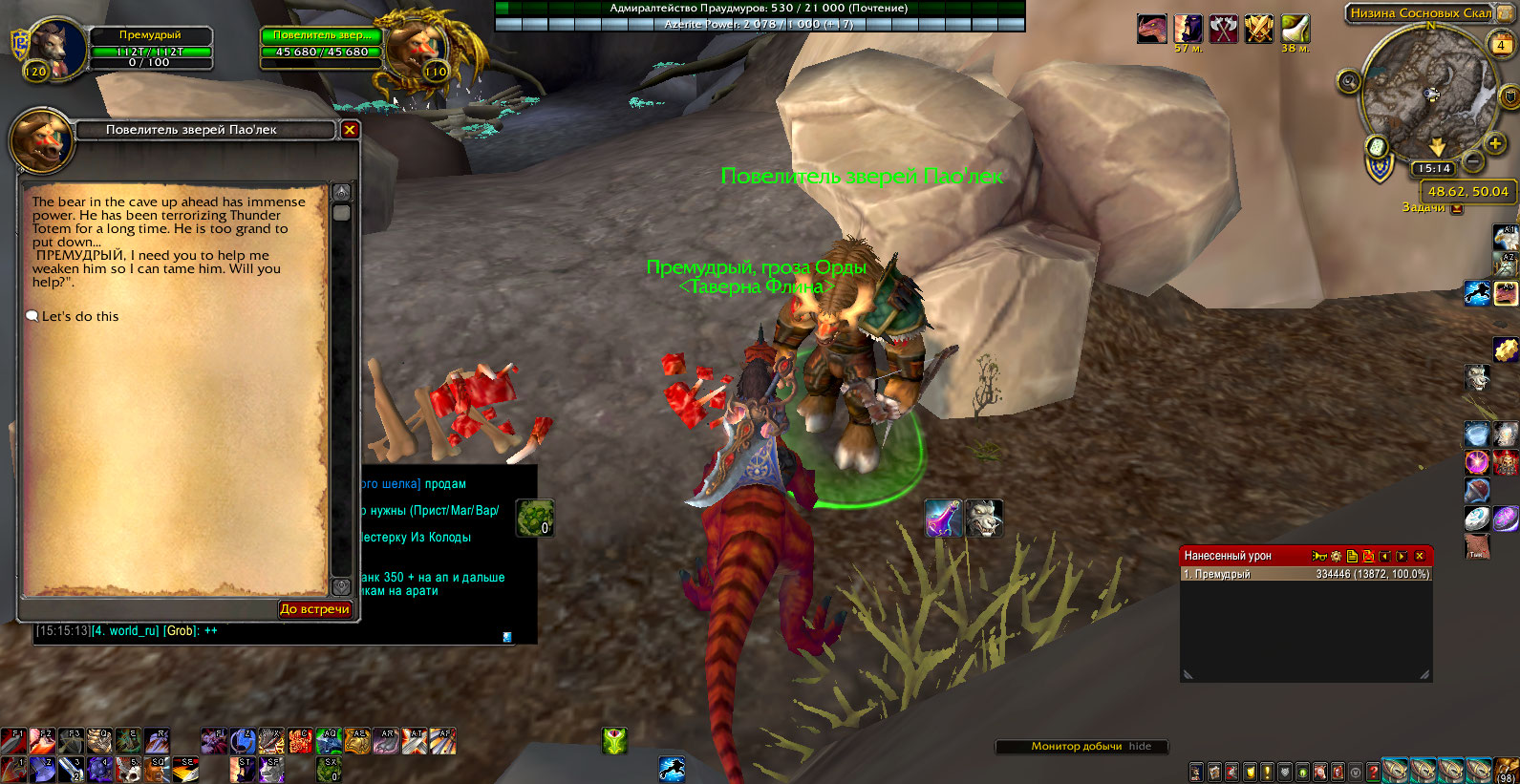Zoom in on the minimap
The image size is (1520, 784).
point(1495,143)
